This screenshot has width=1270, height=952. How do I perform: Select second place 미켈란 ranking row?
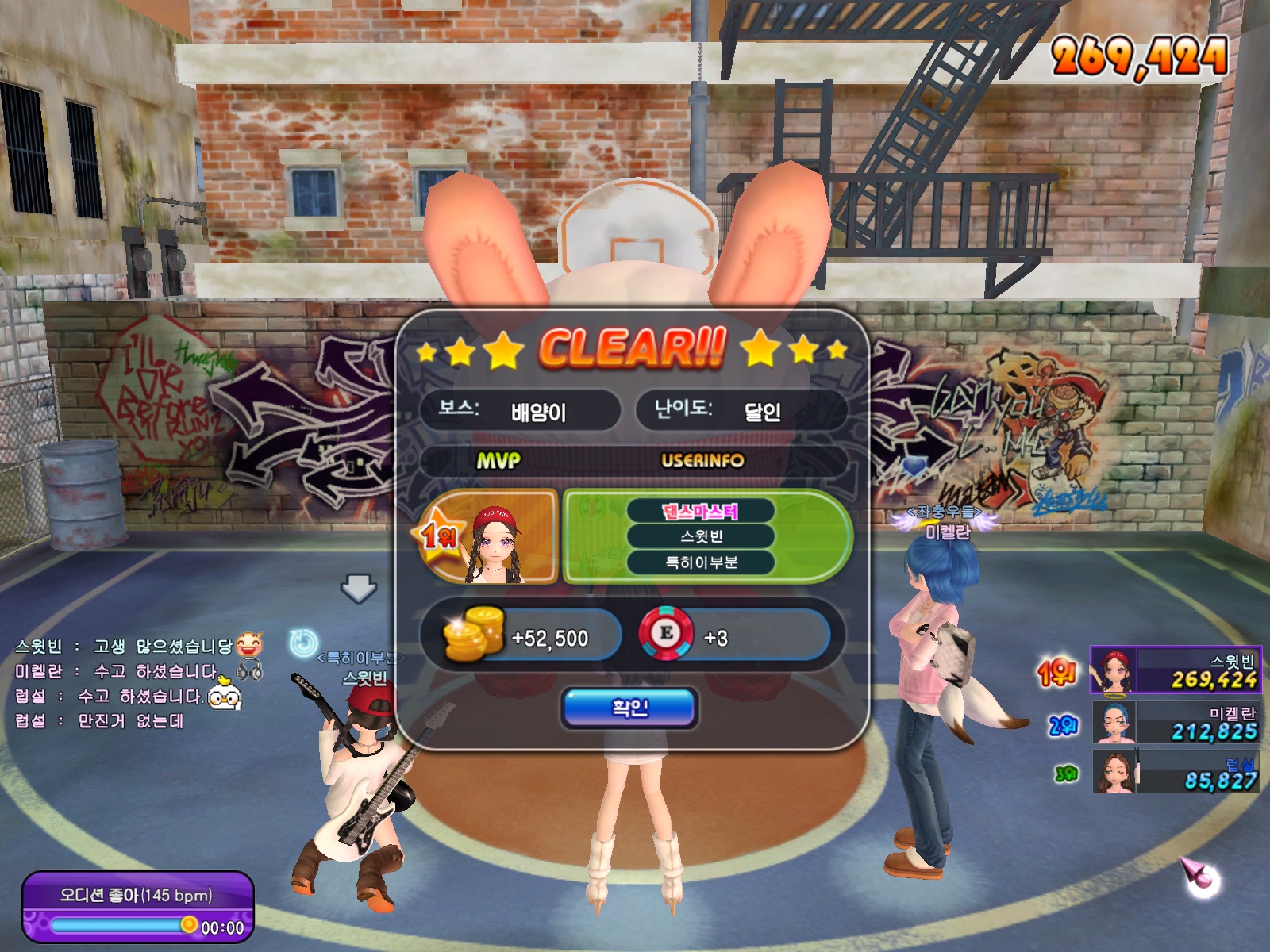1175,722
